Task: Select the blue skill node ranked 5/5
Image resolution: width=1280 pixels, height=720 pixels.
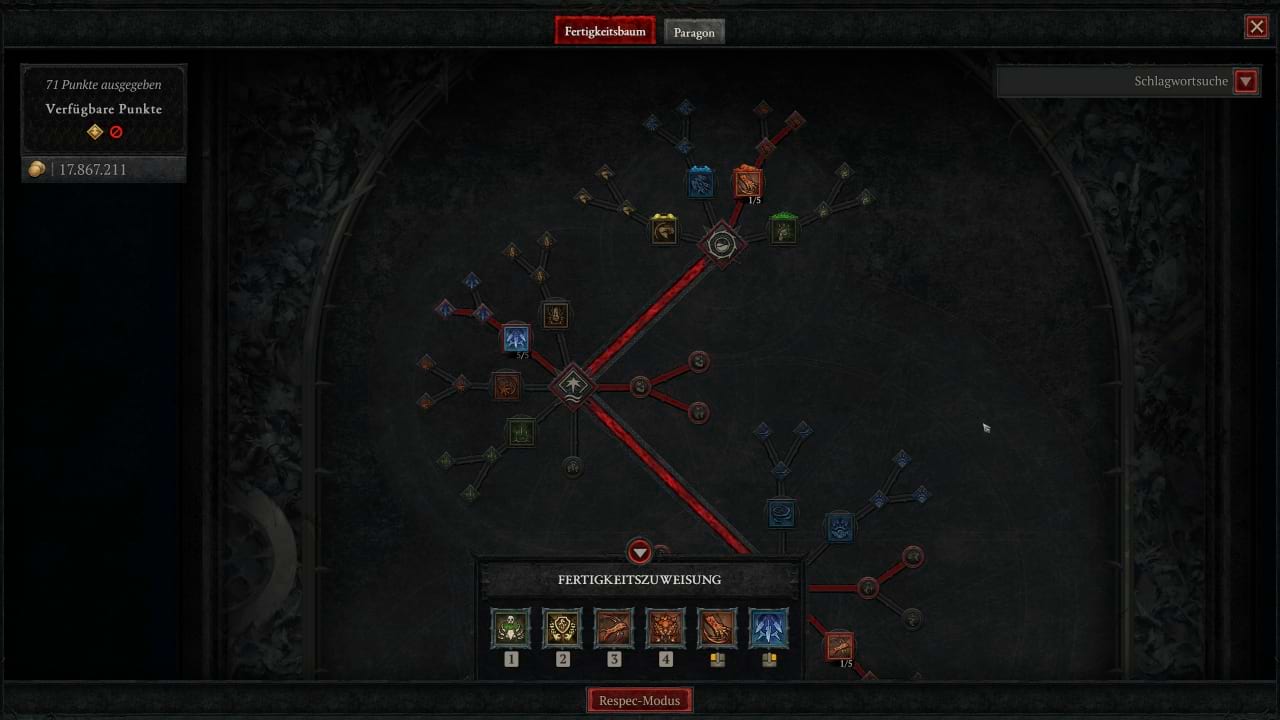Action: point(516,337)
